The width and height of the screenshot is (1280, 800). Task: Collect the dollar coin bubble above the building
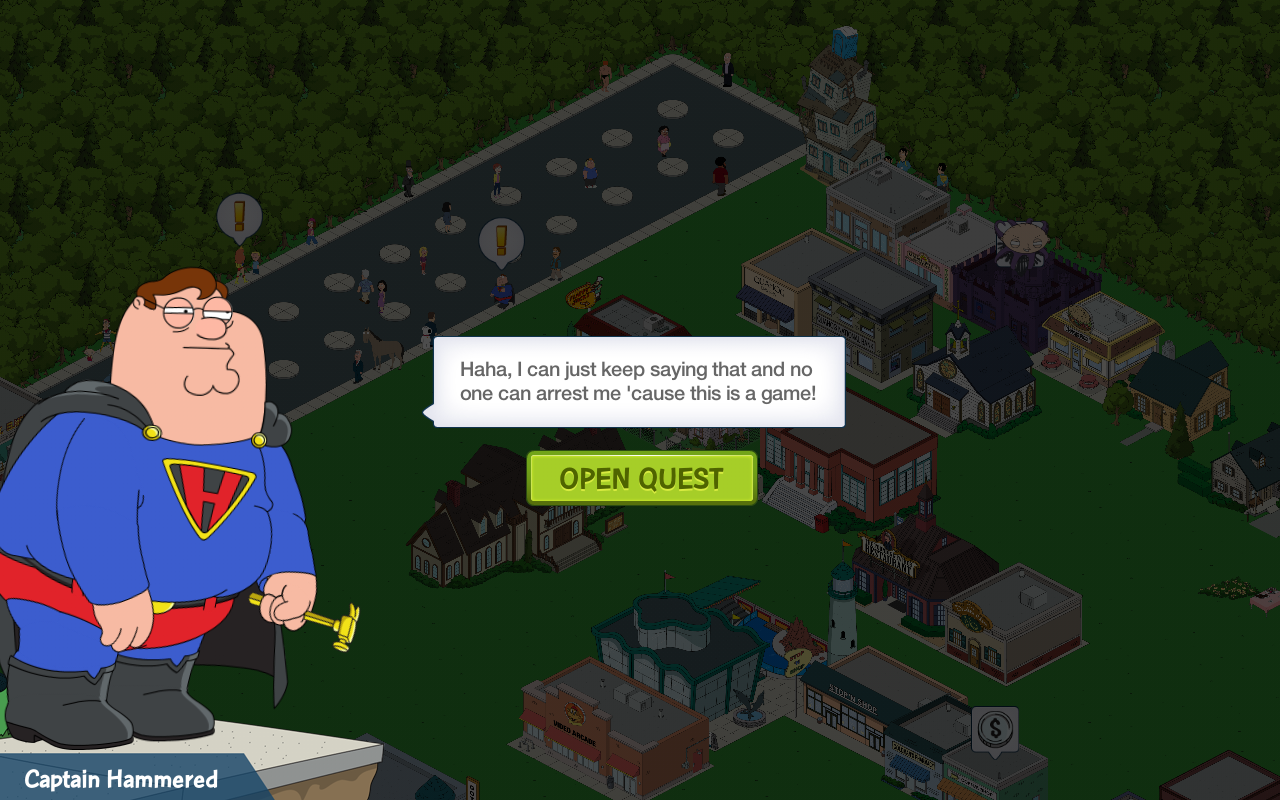[x=994, y=729]
